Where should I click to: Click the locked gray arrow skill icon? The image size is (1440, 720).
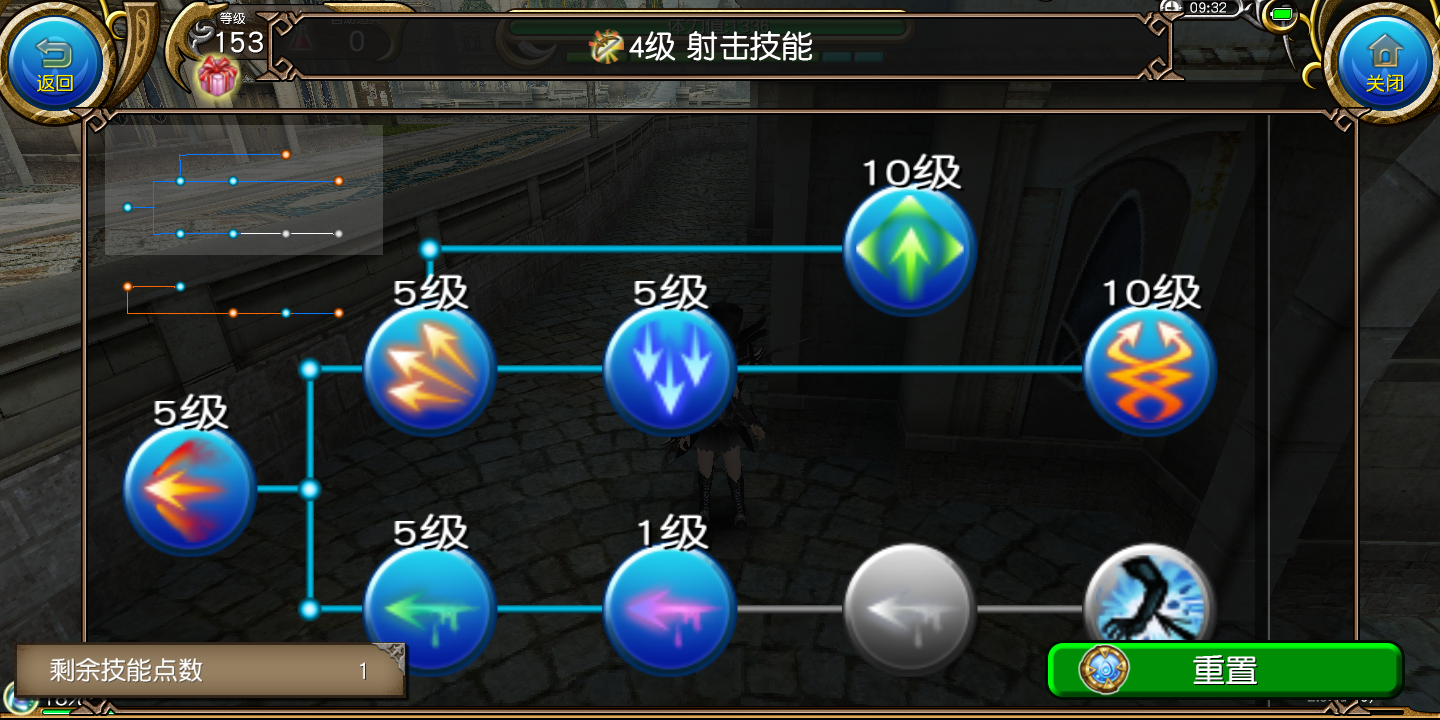[908, 608]
